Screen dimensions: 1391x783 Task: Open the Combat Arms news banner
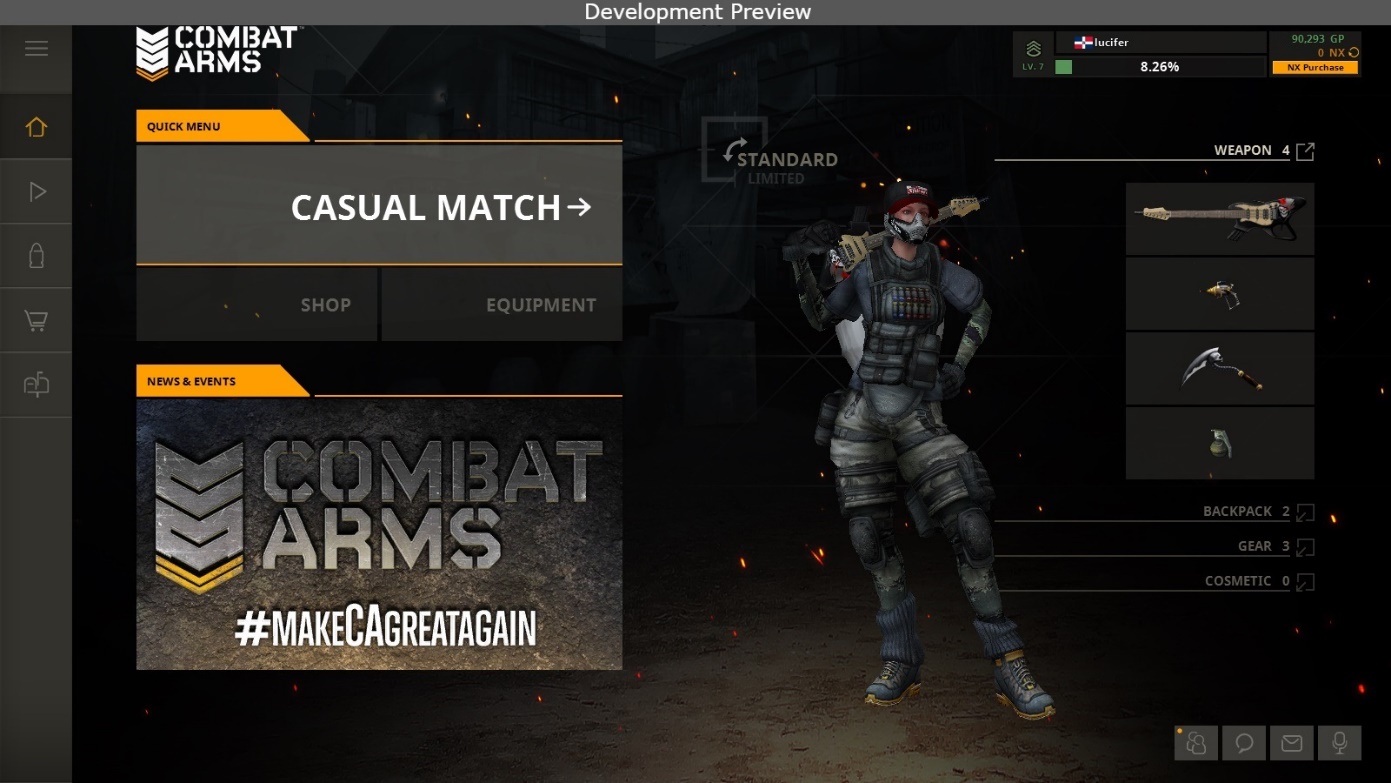[379, 534]
